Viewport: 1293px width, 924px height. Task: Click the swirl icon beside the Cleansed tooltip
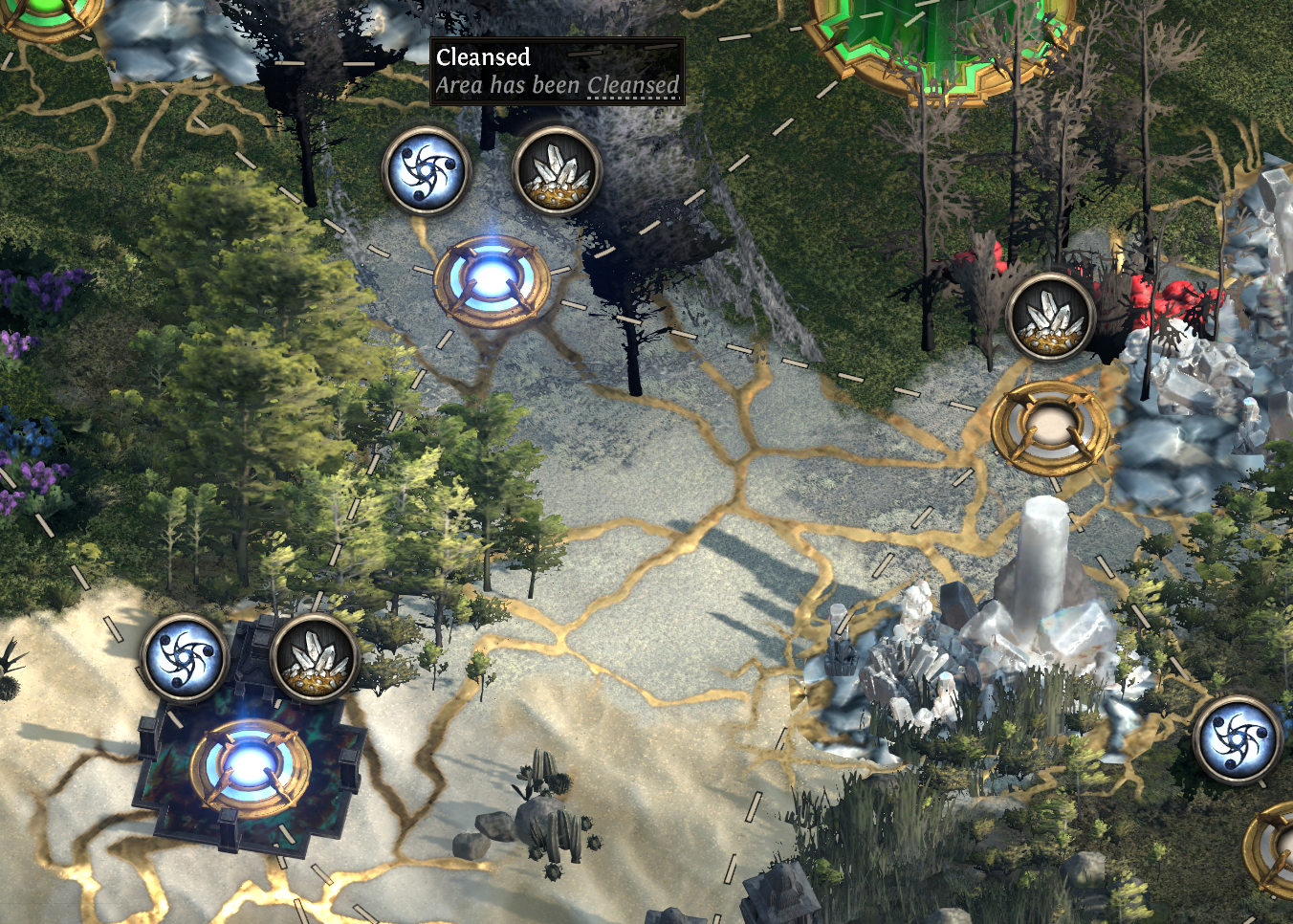[426, 172]
